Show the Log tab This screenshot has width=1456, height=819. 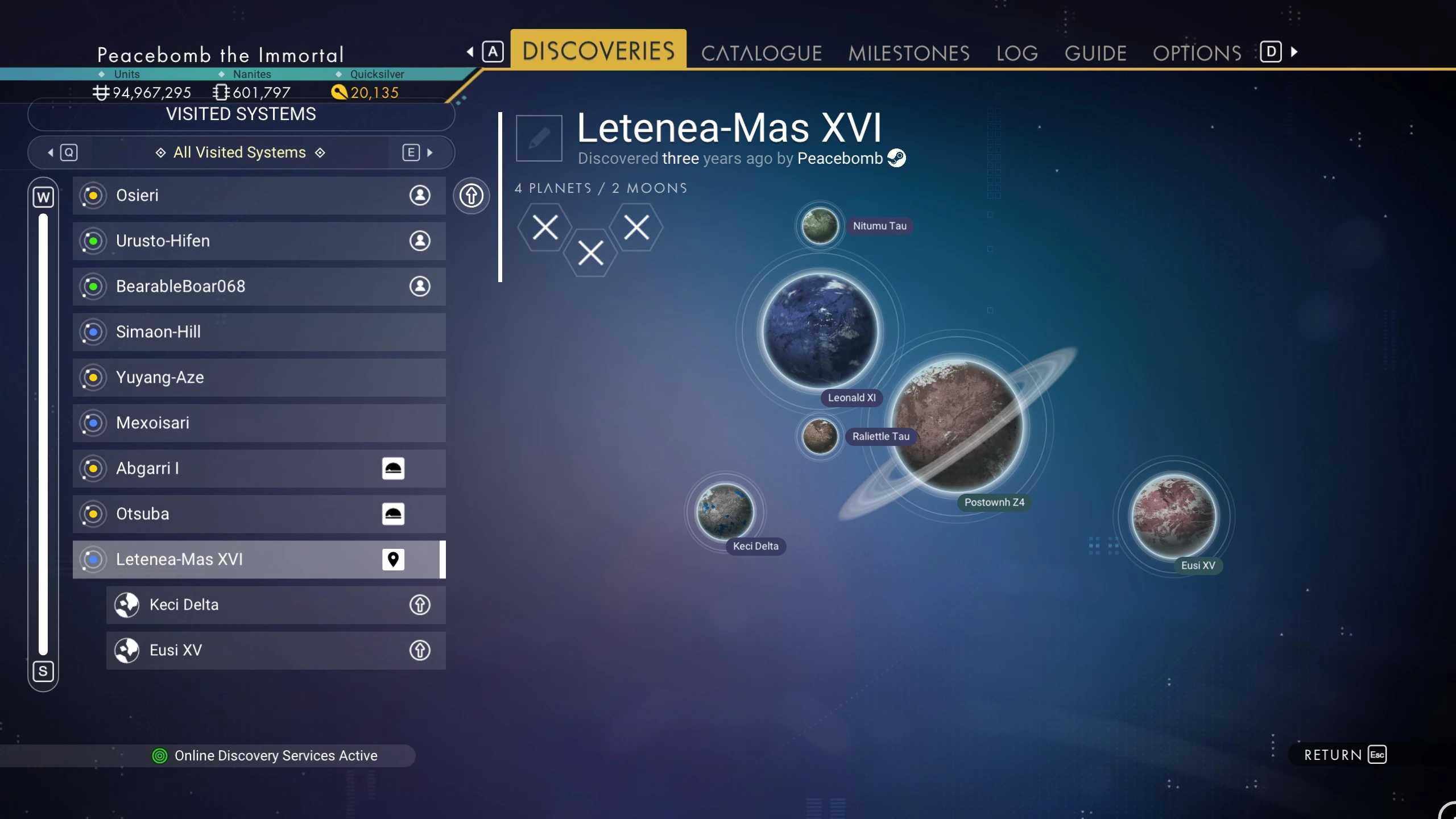pos(1017,53)
